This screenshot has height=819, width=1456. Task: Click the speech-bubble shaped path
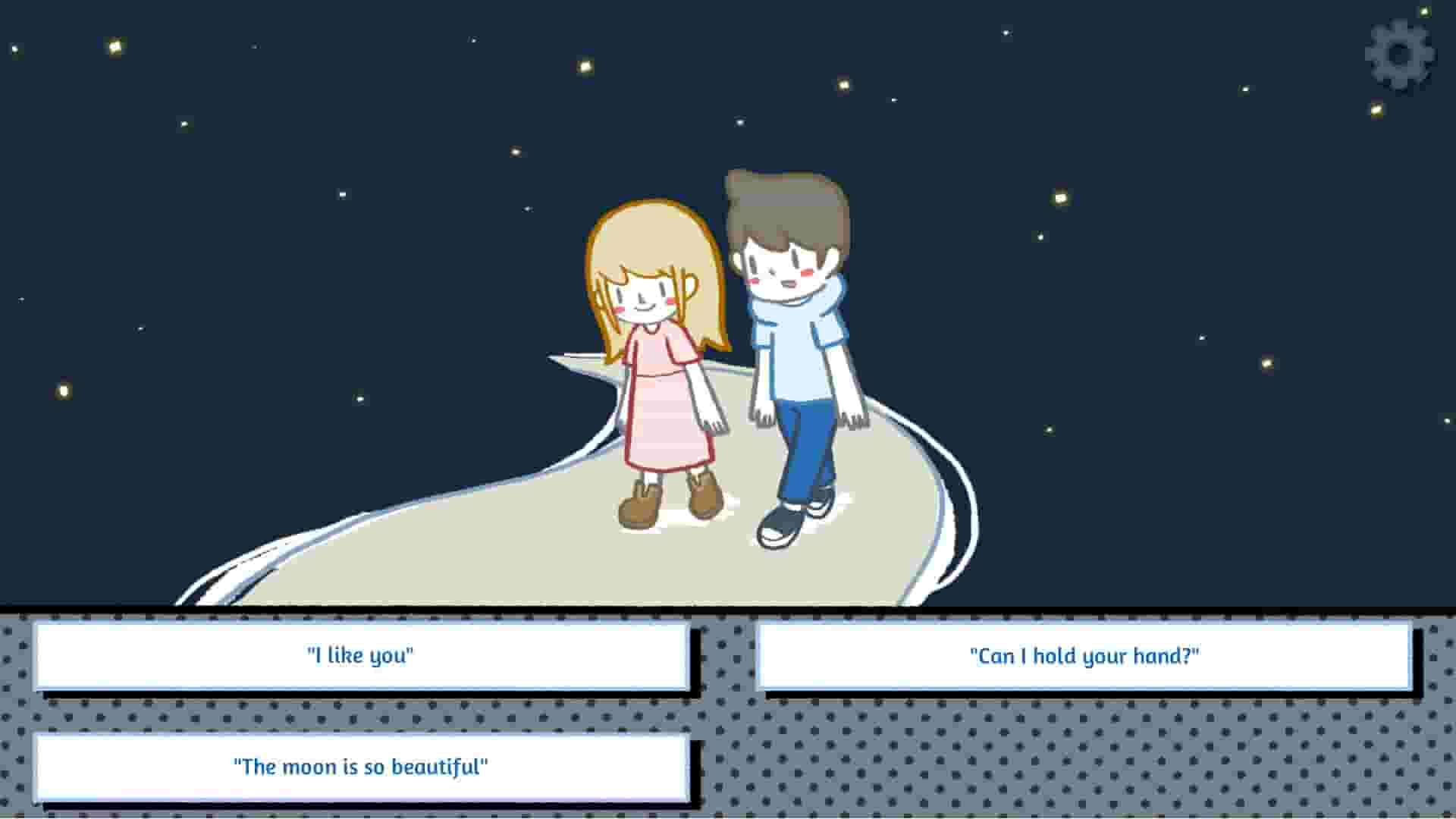(x=531, y=554)
